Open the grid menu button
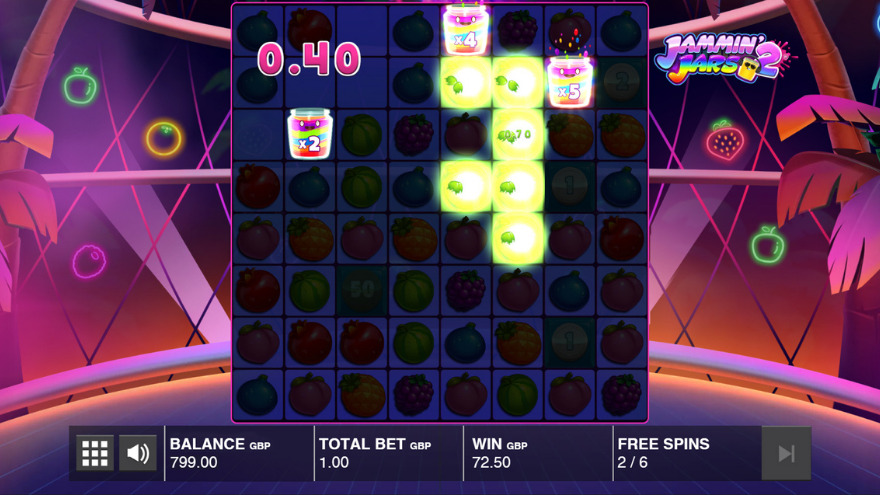 (95, 453)
